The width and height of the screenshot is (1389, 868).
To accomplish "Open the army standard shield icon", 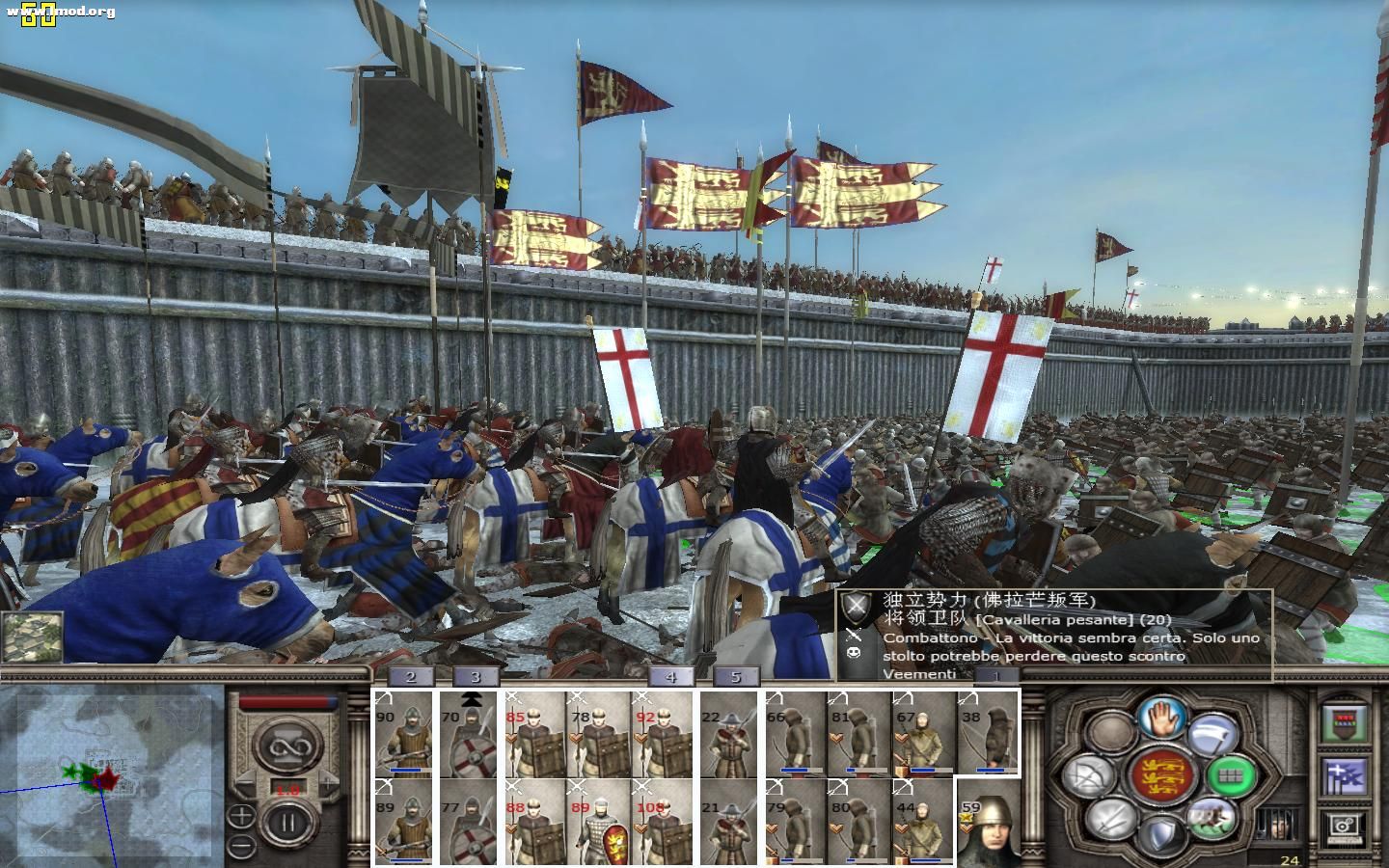I will pyautogui.click(x=1343, y=720).
